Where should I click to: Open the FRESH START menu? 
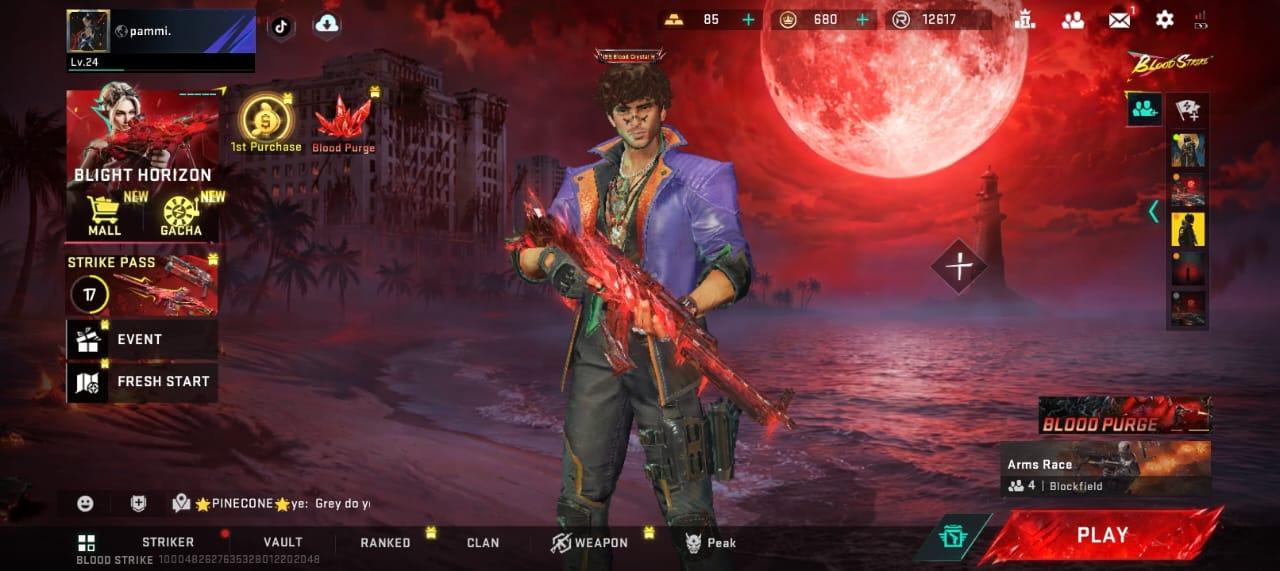click(x=141, y=382)
